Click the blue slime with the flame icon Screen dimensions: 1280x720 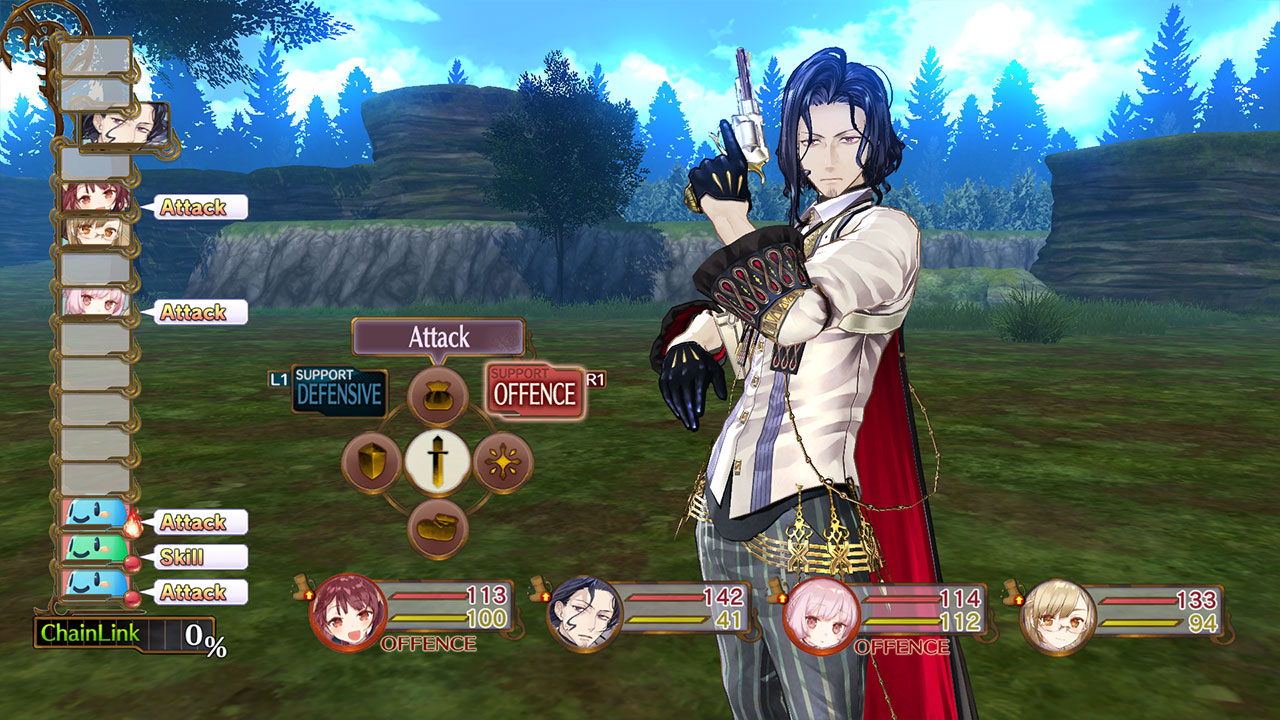tap(95, 517)
